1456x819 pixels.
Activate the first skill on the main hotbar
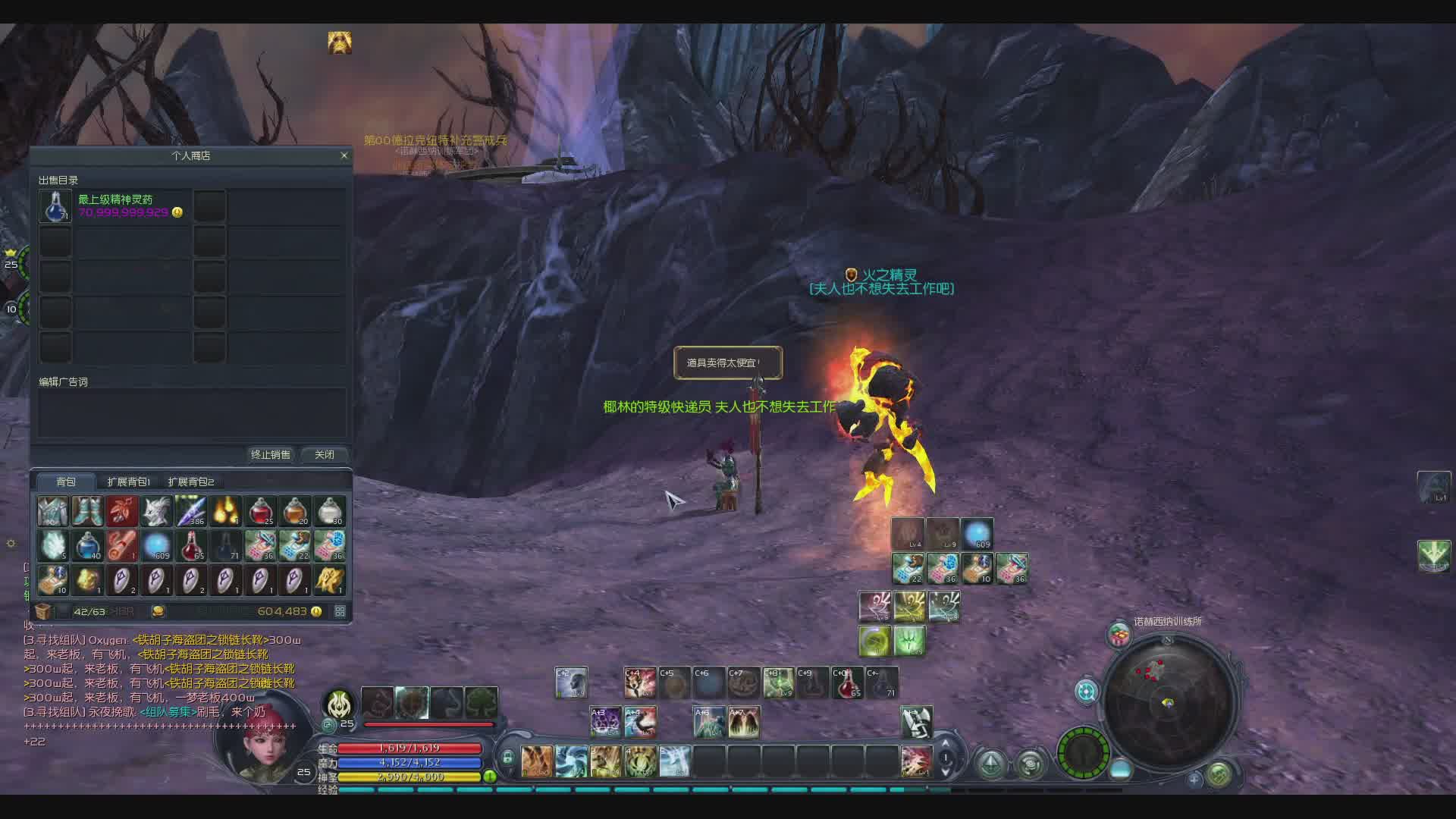[x=537, y=761]
